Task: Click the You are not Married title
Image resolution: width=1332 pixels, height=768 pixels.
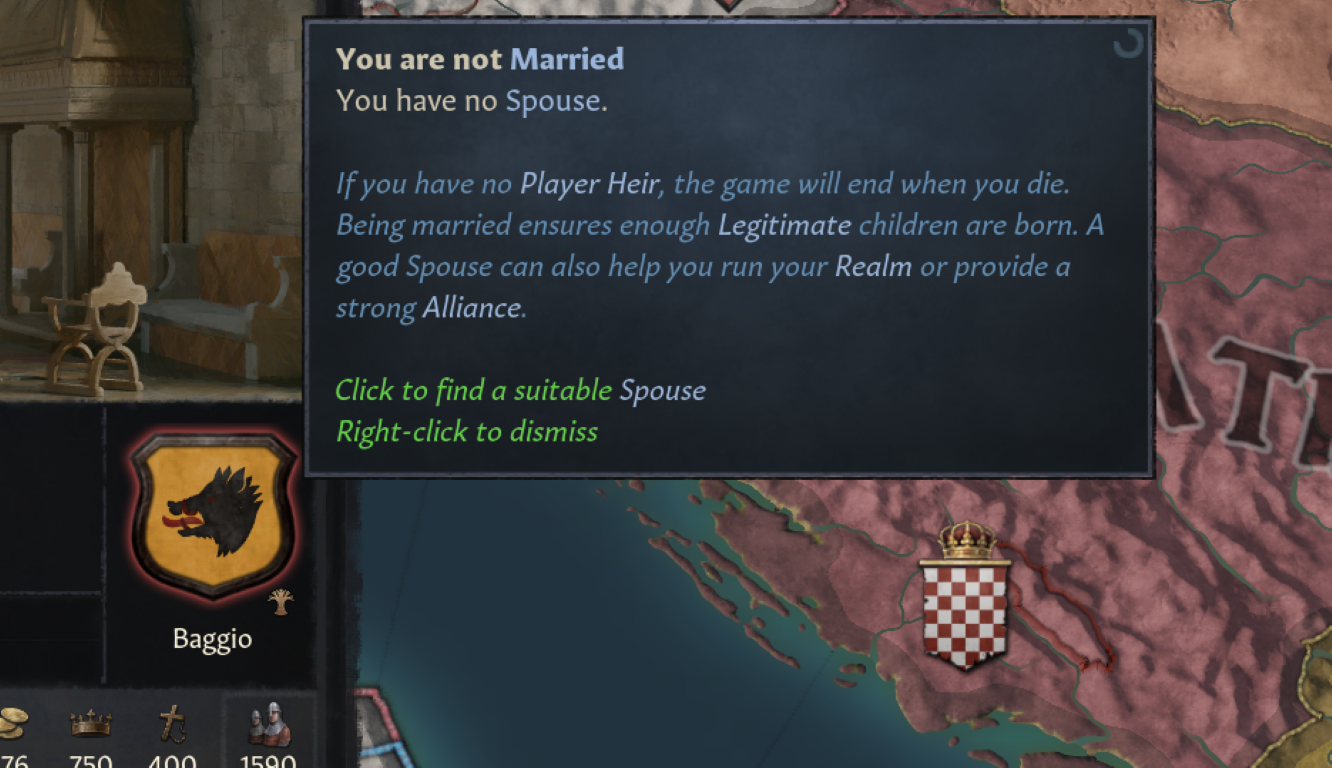Action: point(480,58)
